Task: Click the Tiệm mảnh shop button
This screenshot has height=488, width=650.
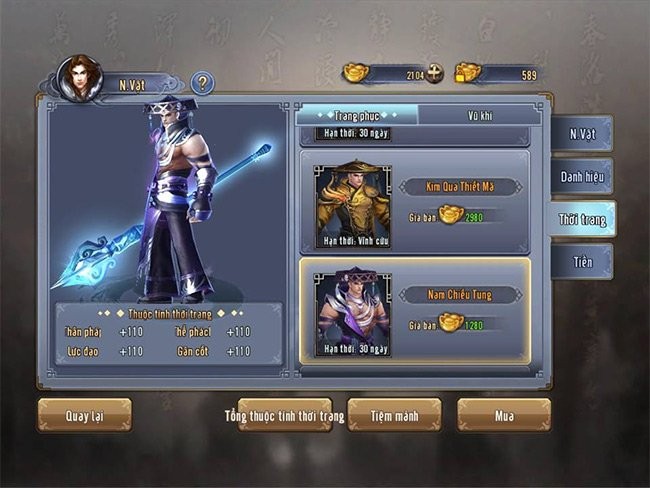Action: click(x=394, y=415)
